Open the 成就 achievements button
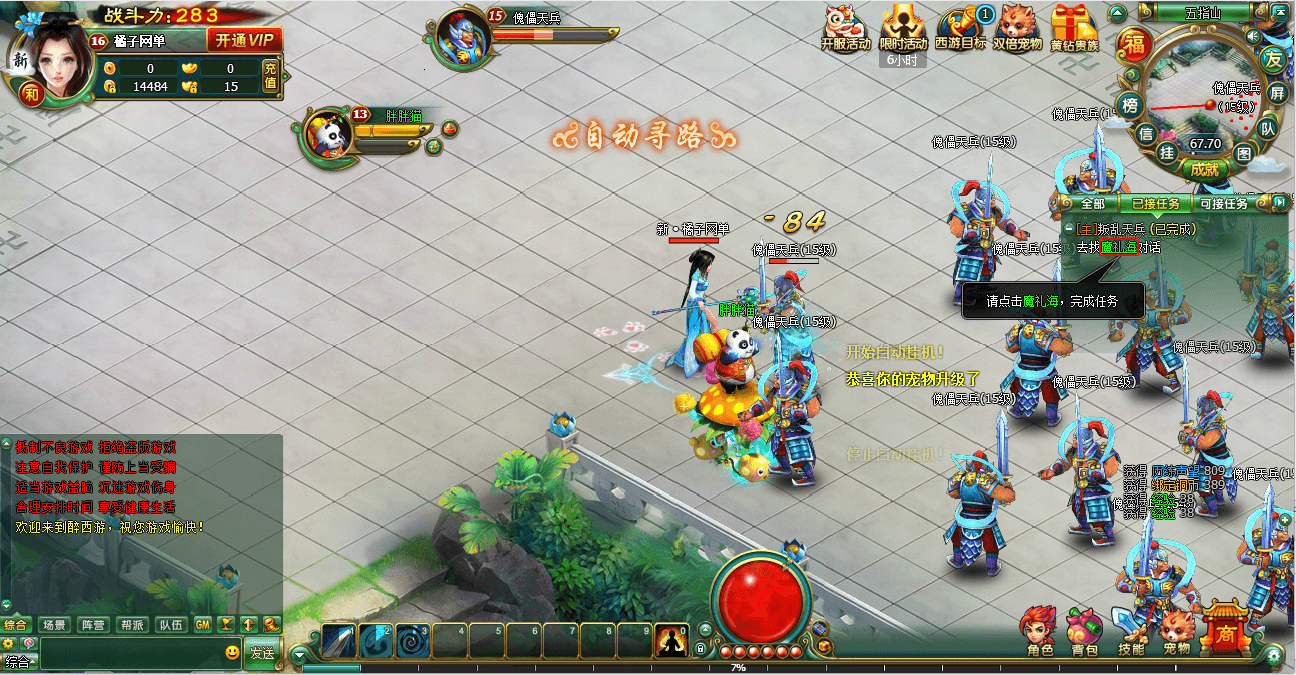Screen dimensions: 1296x675 pyautogui.click(x=1205, y=169)
